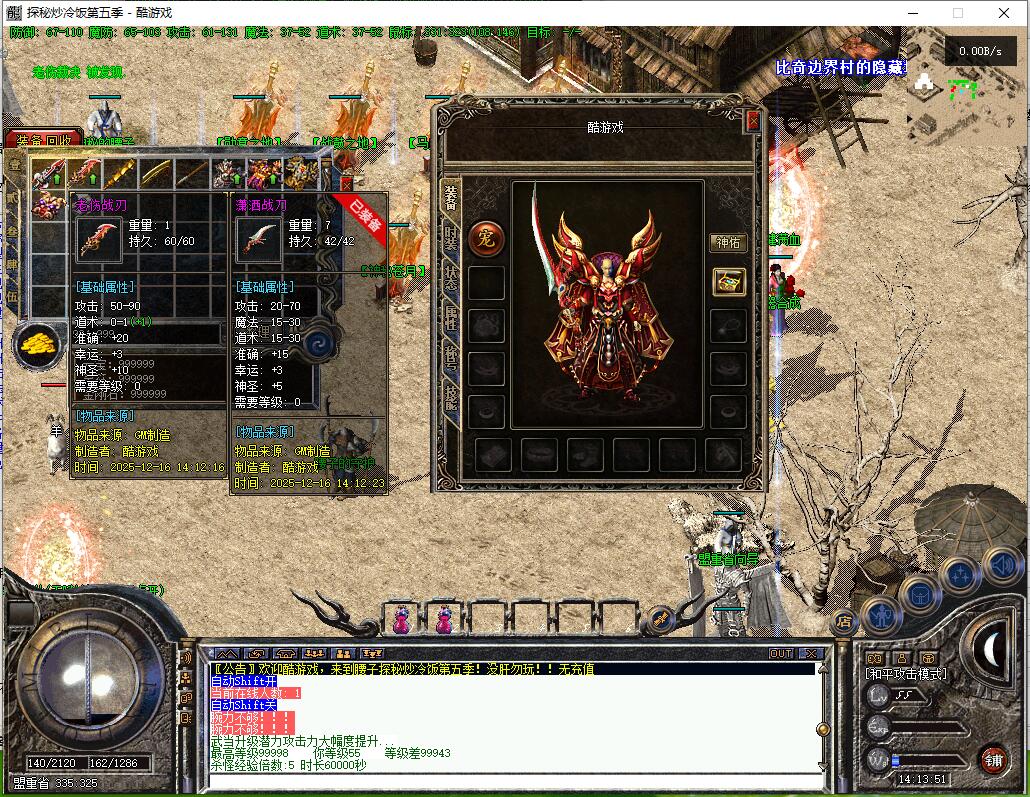Open the 状态 status tab
The image size is (1030, 797).
click(451, 281)
